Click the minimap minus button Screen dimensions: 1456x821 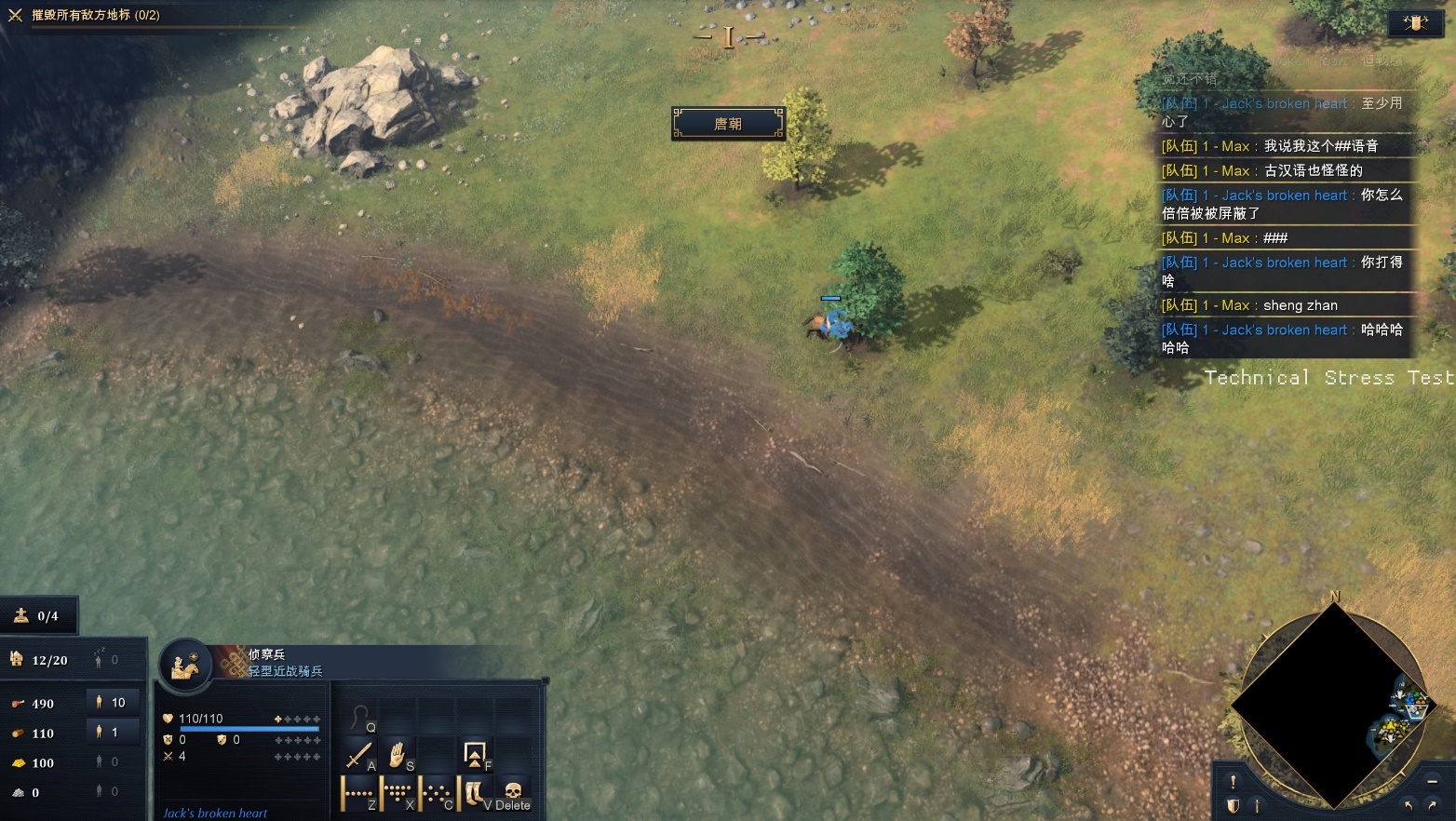pos(1433,781)
